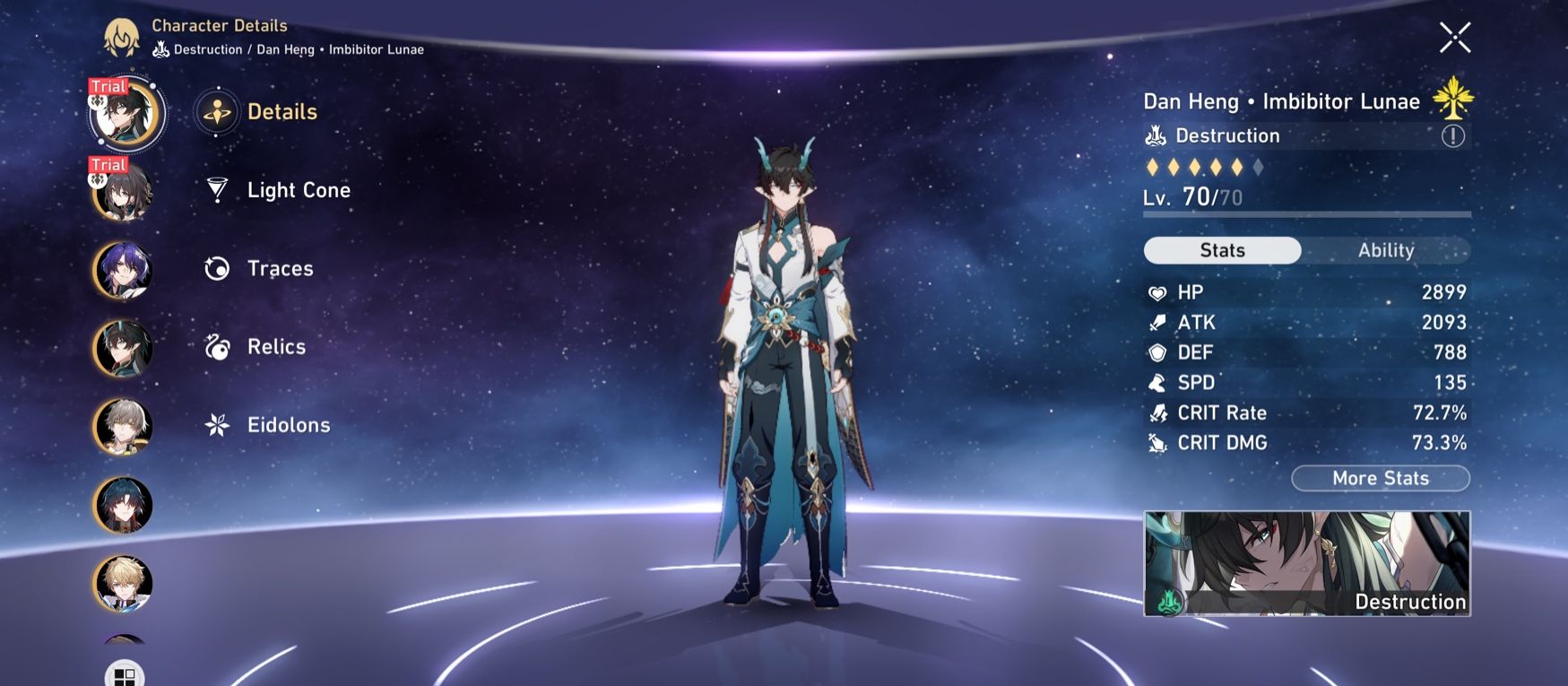
Task: Open the info icon next to Destruction
Action: [x=1451, y=135]
